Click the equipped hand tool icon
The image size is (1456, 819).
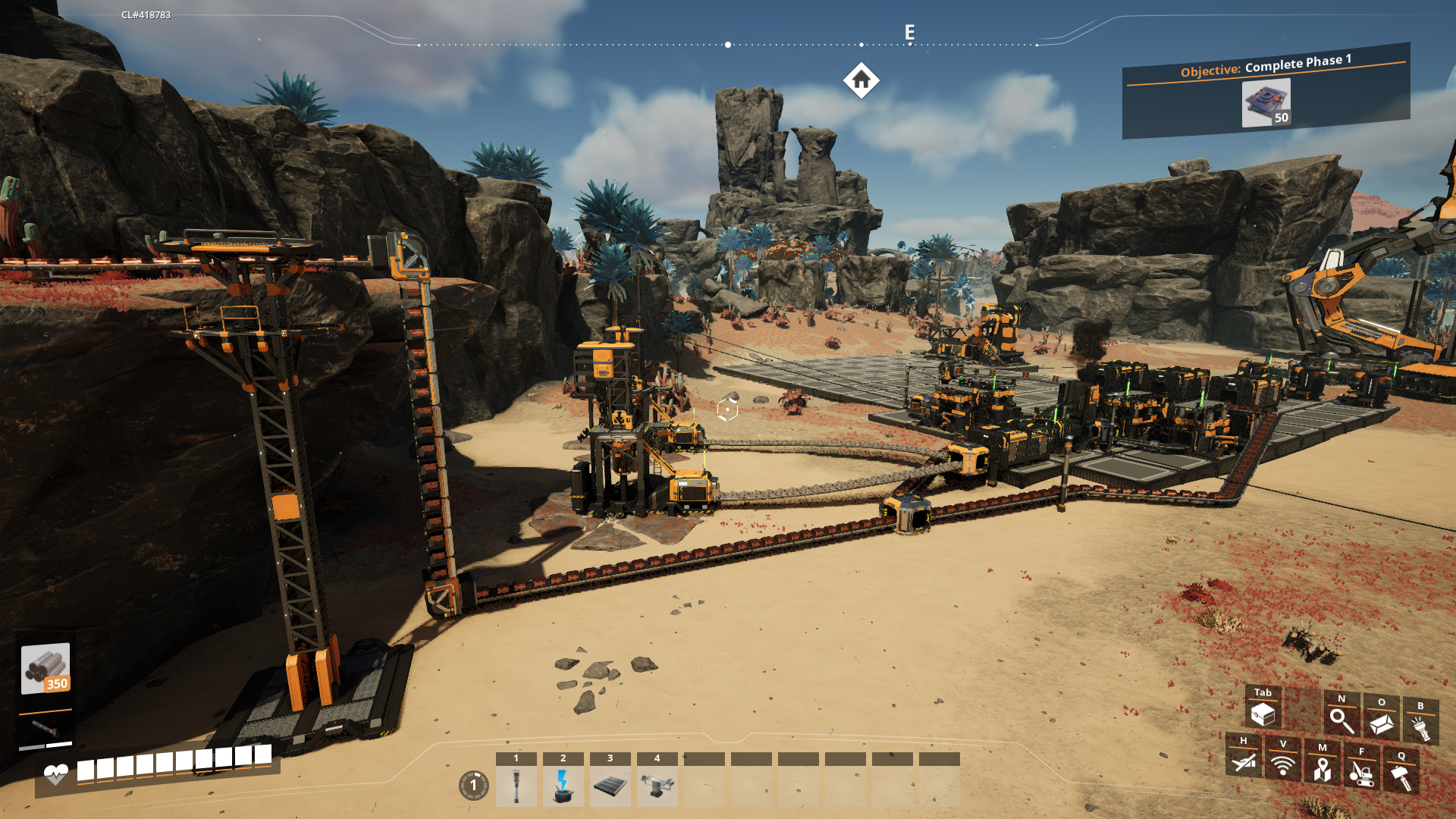click(x=45, y=729)
